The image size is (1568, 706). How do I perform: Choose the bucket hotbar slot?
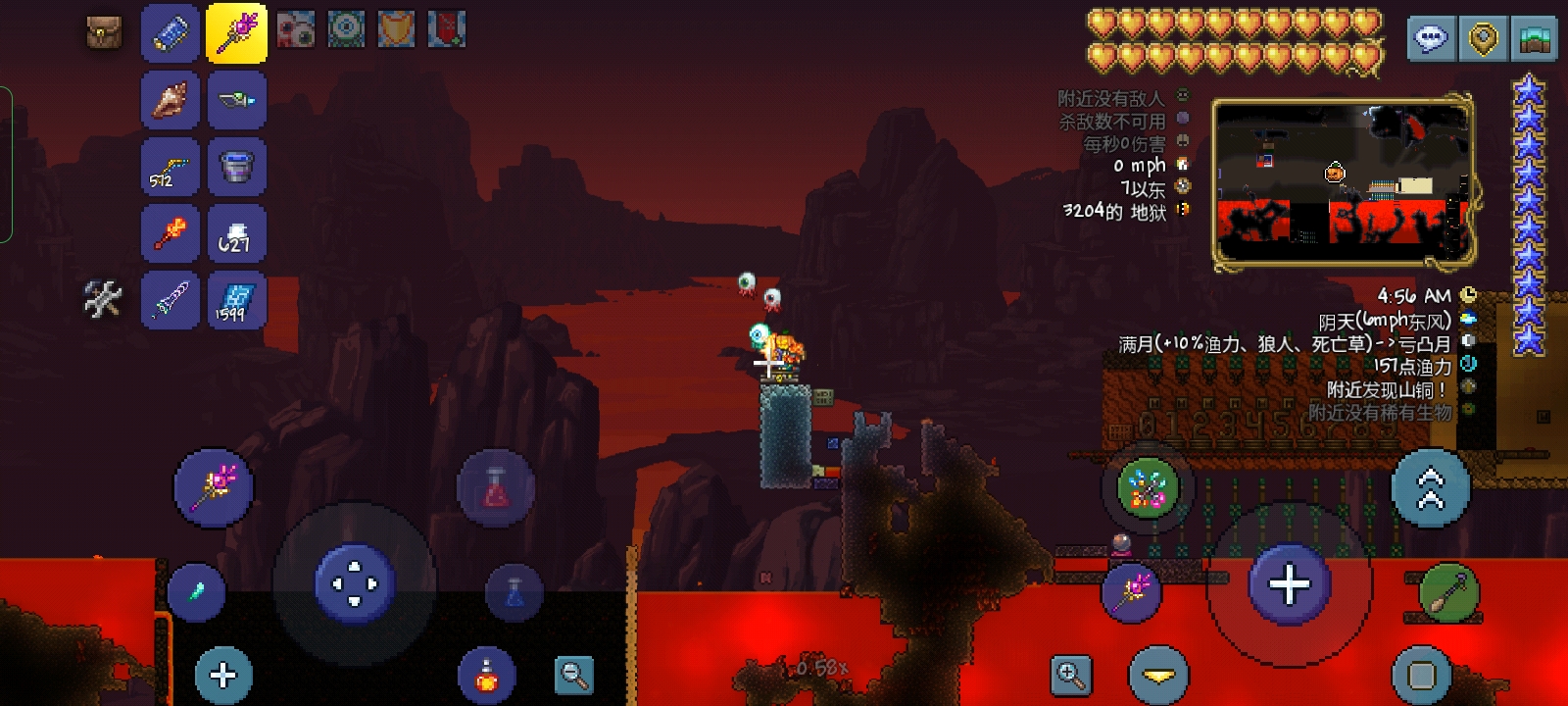click(x=237, y=167)
